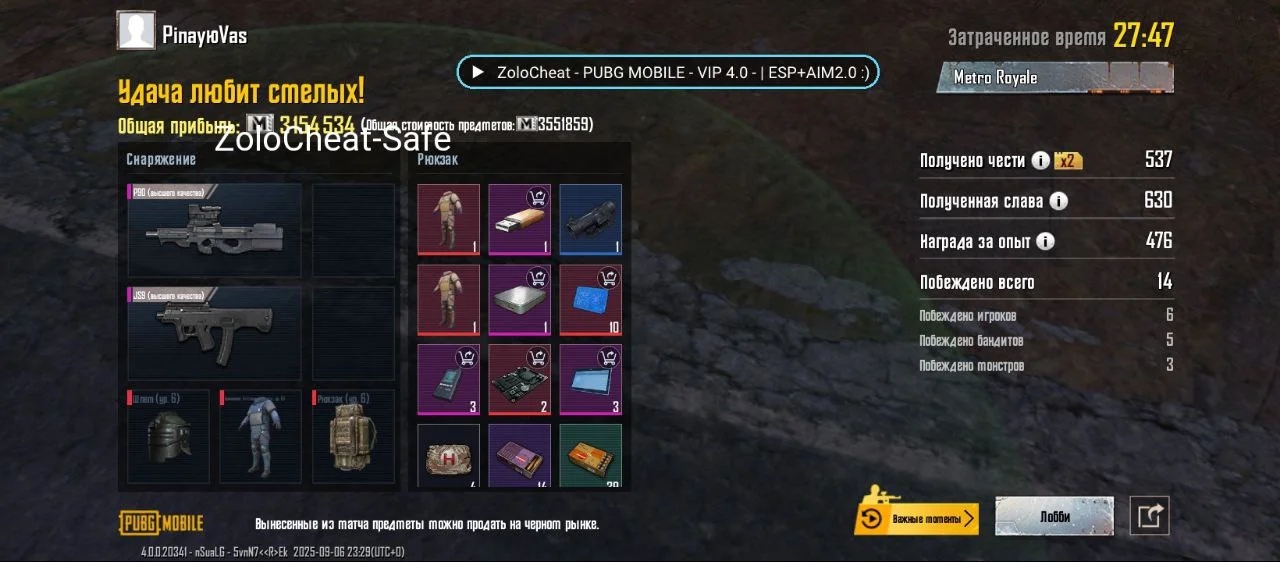Open the Важные моменты highlights replay
1280x562 pixels.
pyautogui.click(x=917, y=518)
